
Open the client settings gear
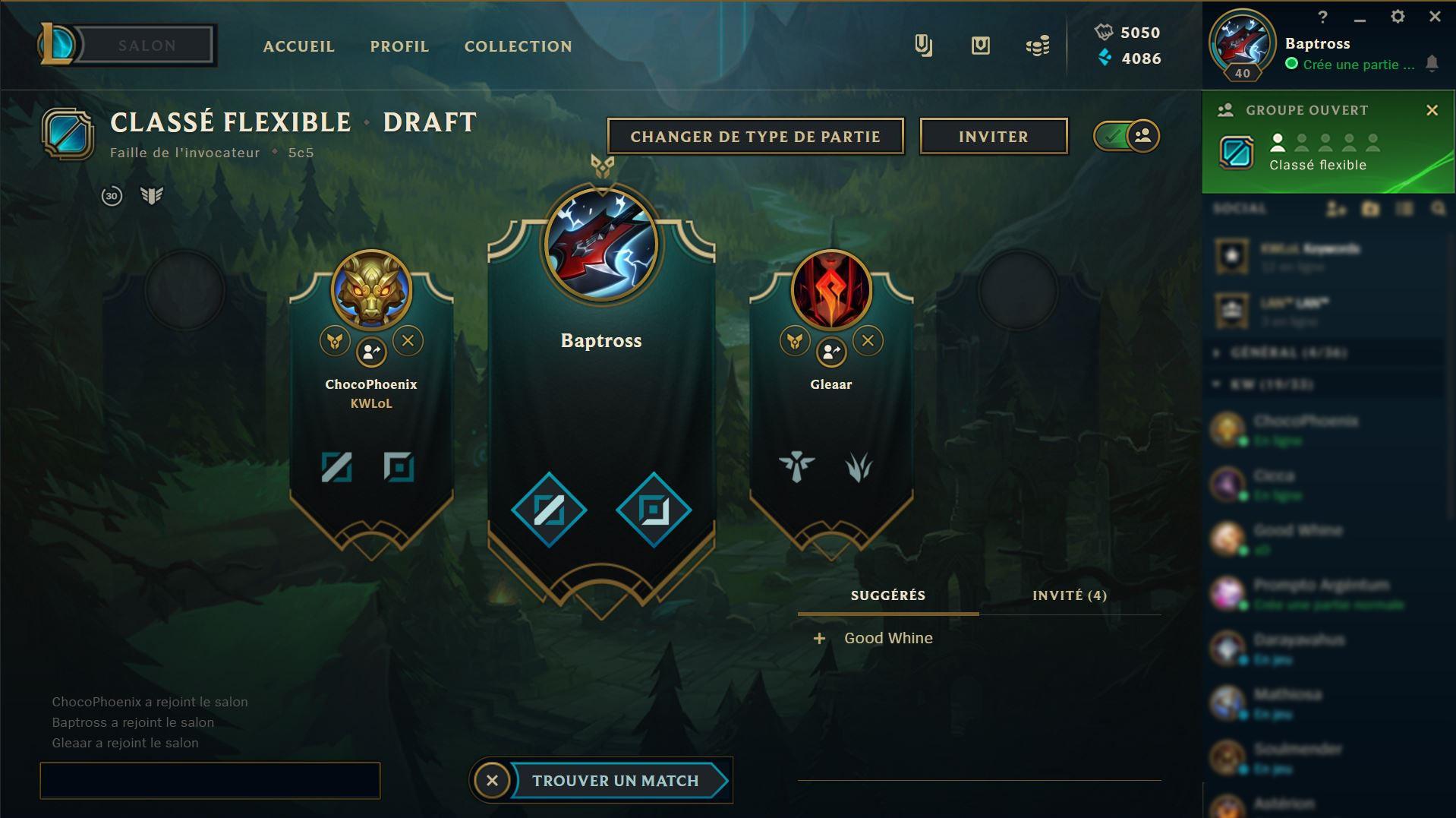[1397, 17]
